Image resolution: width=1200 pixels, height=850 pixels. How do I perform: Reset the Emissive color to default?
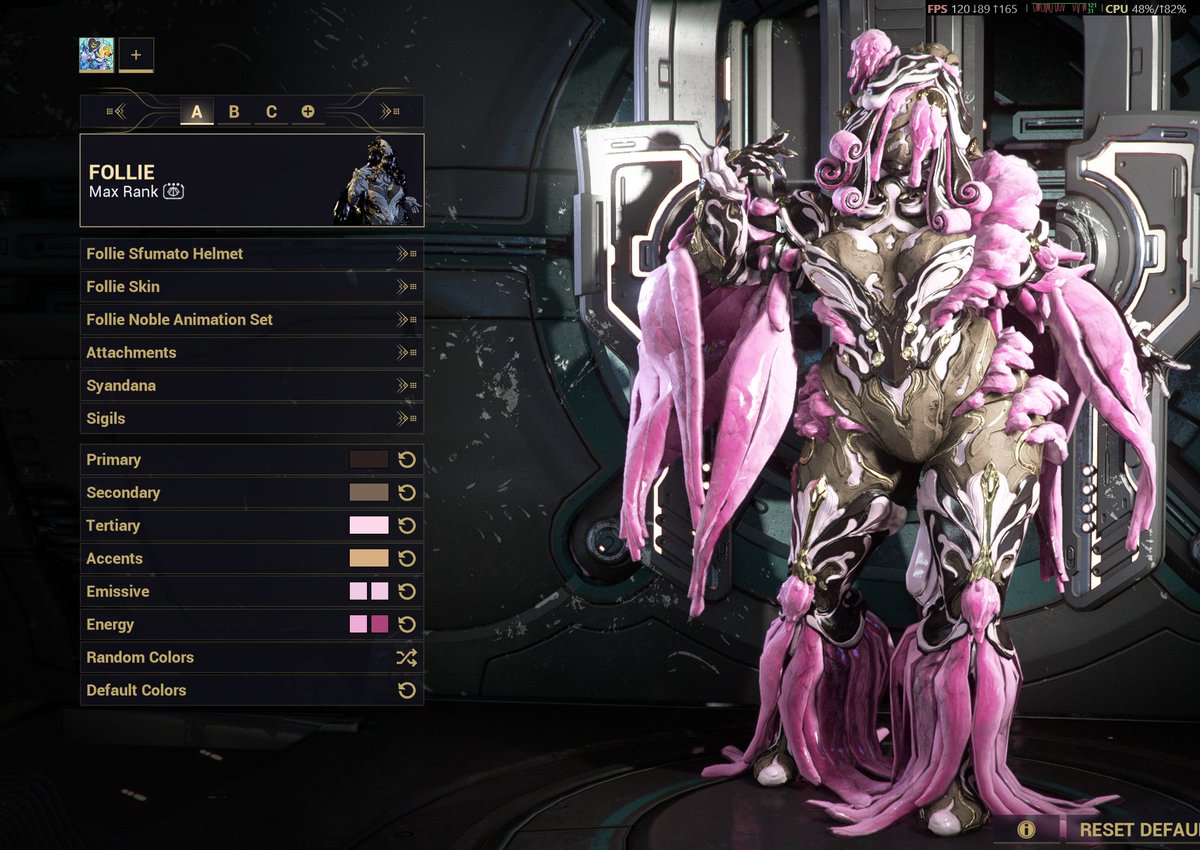[407, 592]
